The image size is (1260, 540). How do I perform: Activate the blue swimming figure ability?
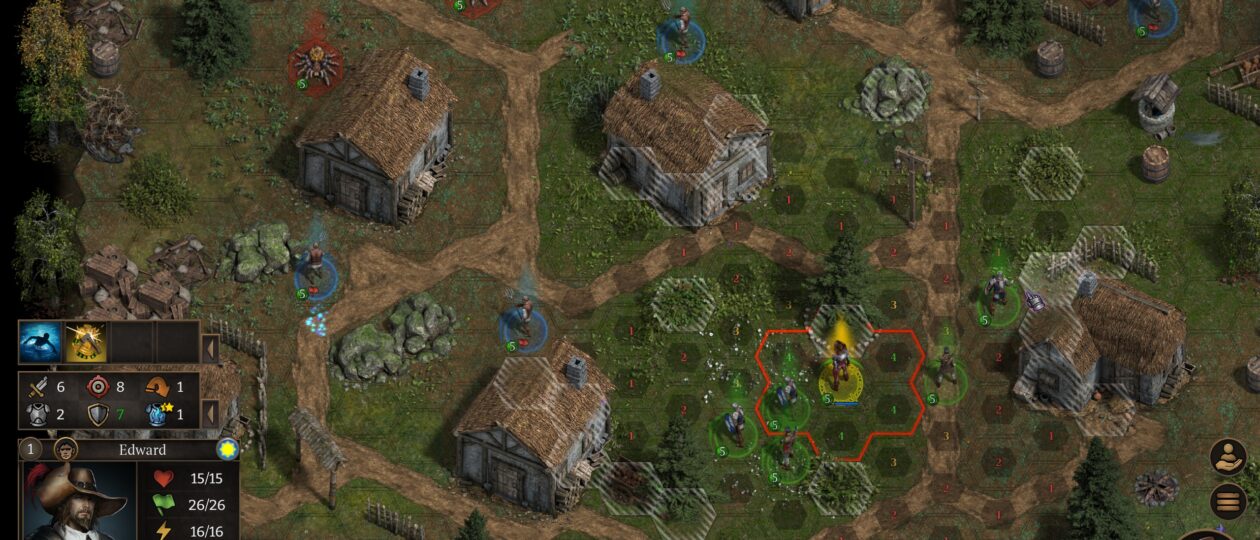[x=40, y=342]
